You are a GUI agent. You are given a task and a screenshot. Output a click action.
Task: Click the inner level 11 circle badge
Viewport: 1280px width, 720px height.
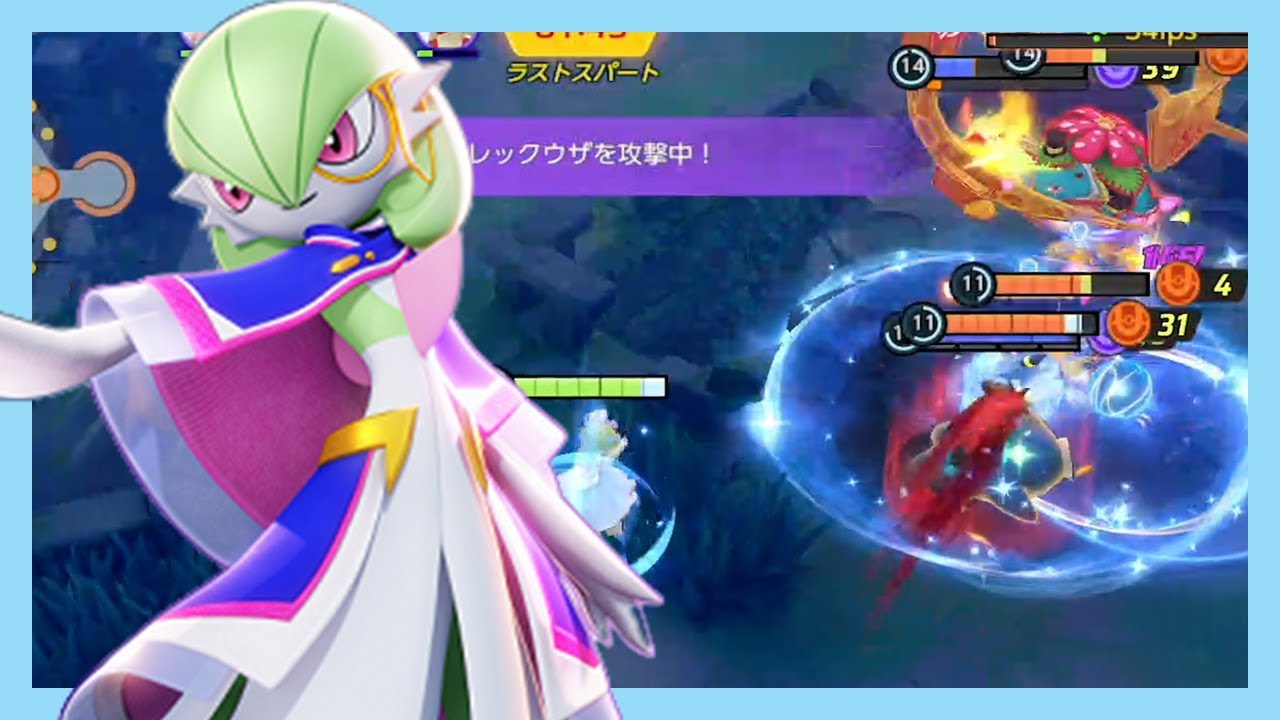(x=922, y=323)
